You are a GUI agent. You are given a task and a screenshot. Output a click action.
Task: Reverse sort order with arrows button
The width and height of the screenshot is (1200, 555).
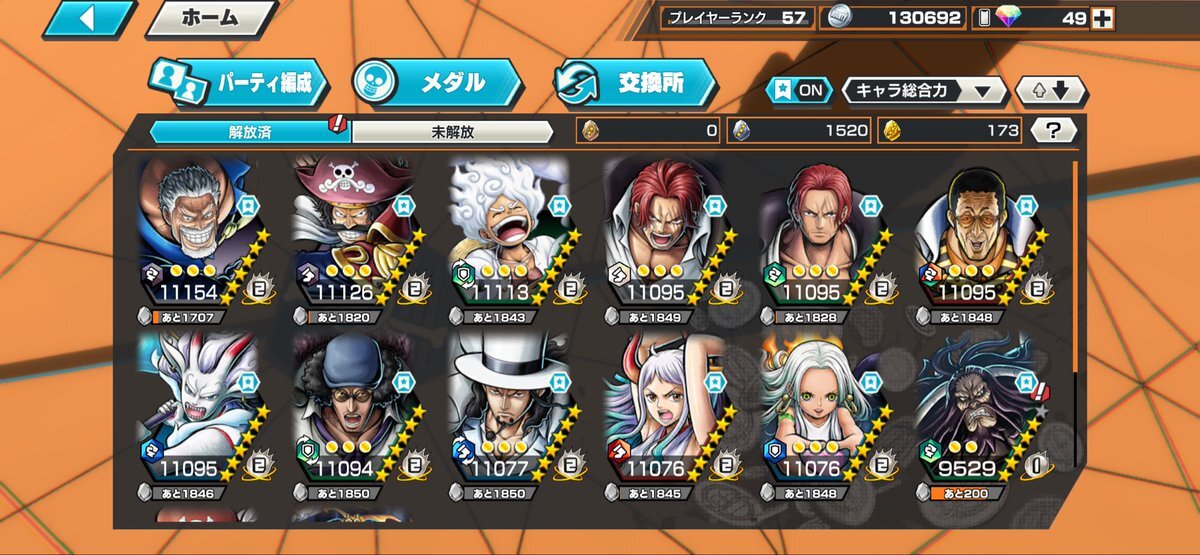[1050, 91]
